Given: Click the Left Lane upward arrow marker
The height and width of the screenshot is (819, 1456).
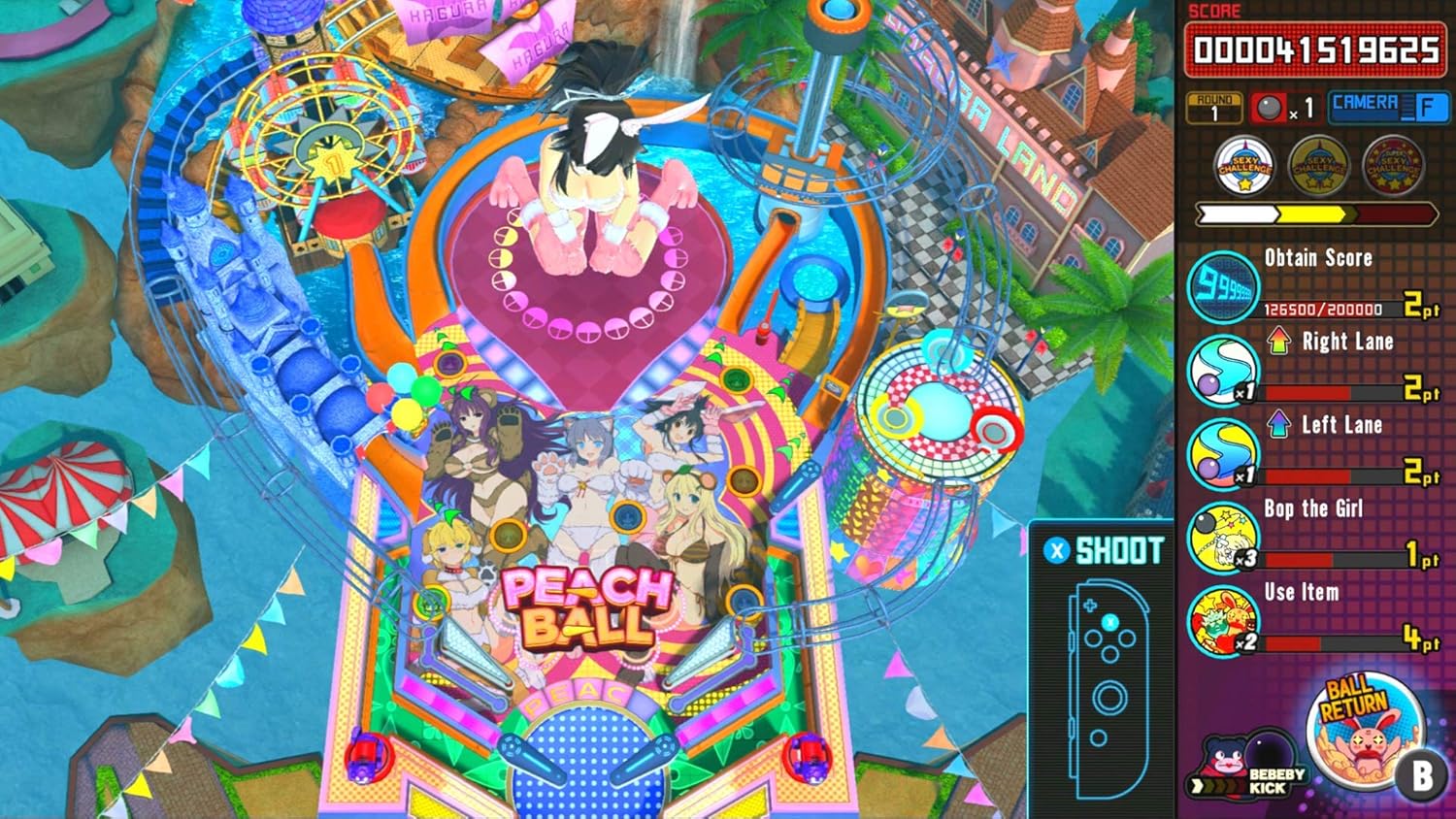Looking at the screenshot, I should tap(1276, 425).
